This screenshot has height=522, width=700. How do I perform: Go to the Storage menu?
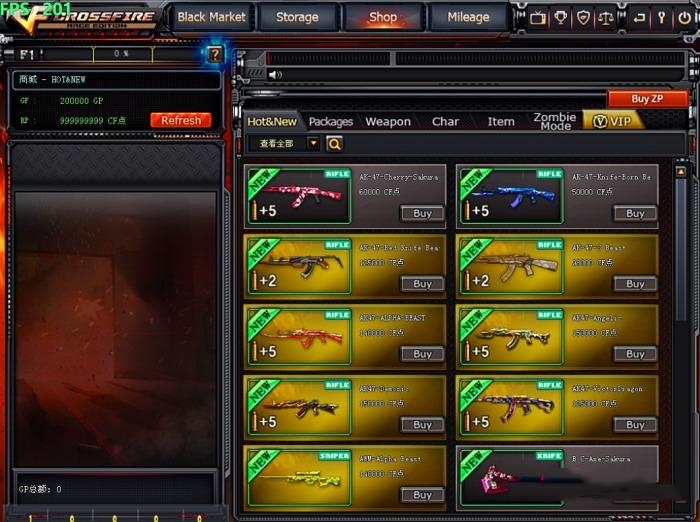[x=297, y=17]
